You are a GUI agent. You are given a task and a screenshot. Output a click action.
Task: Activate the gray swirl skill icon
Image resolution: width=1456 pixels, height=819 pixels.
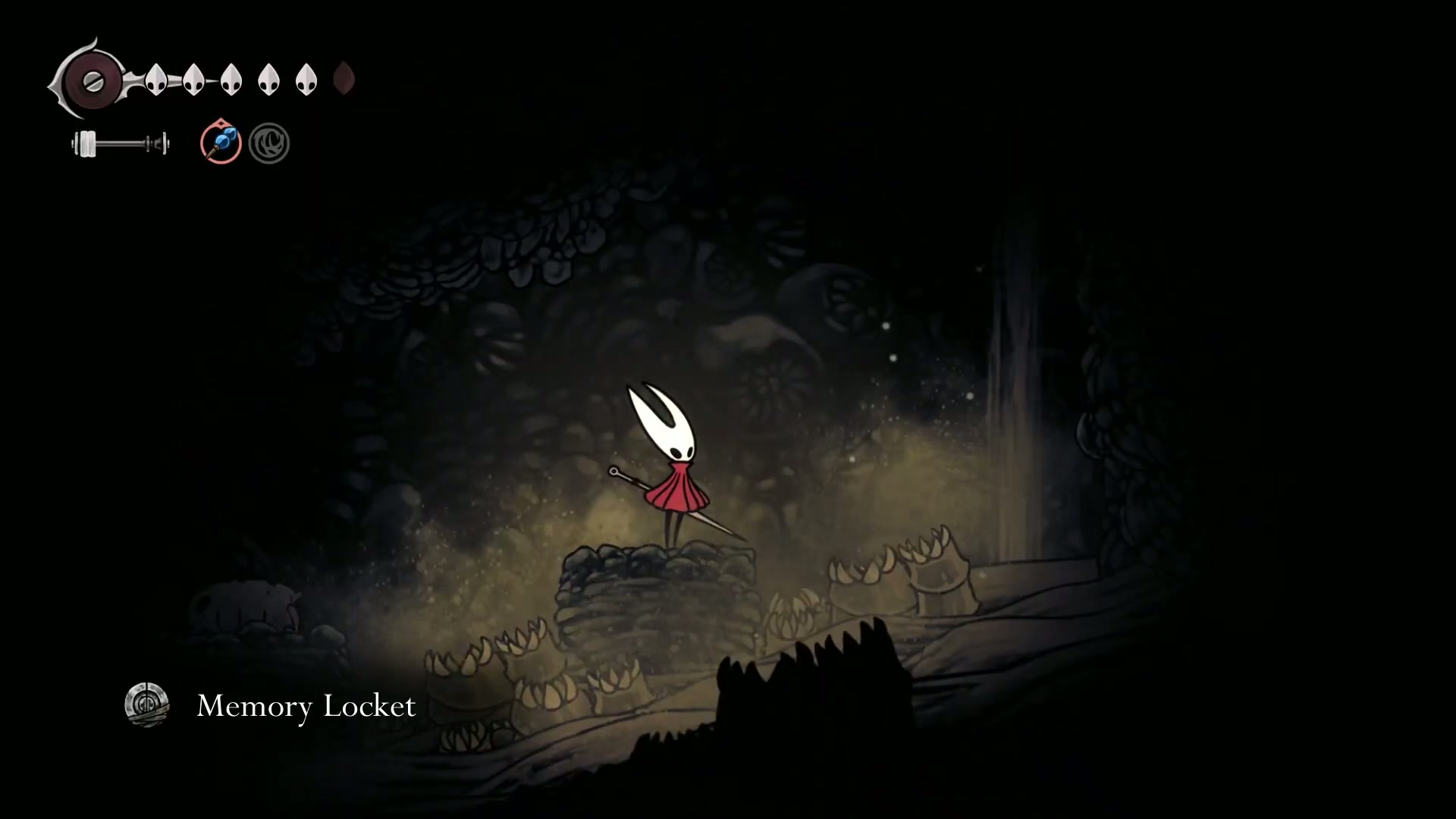click(269, 143)
